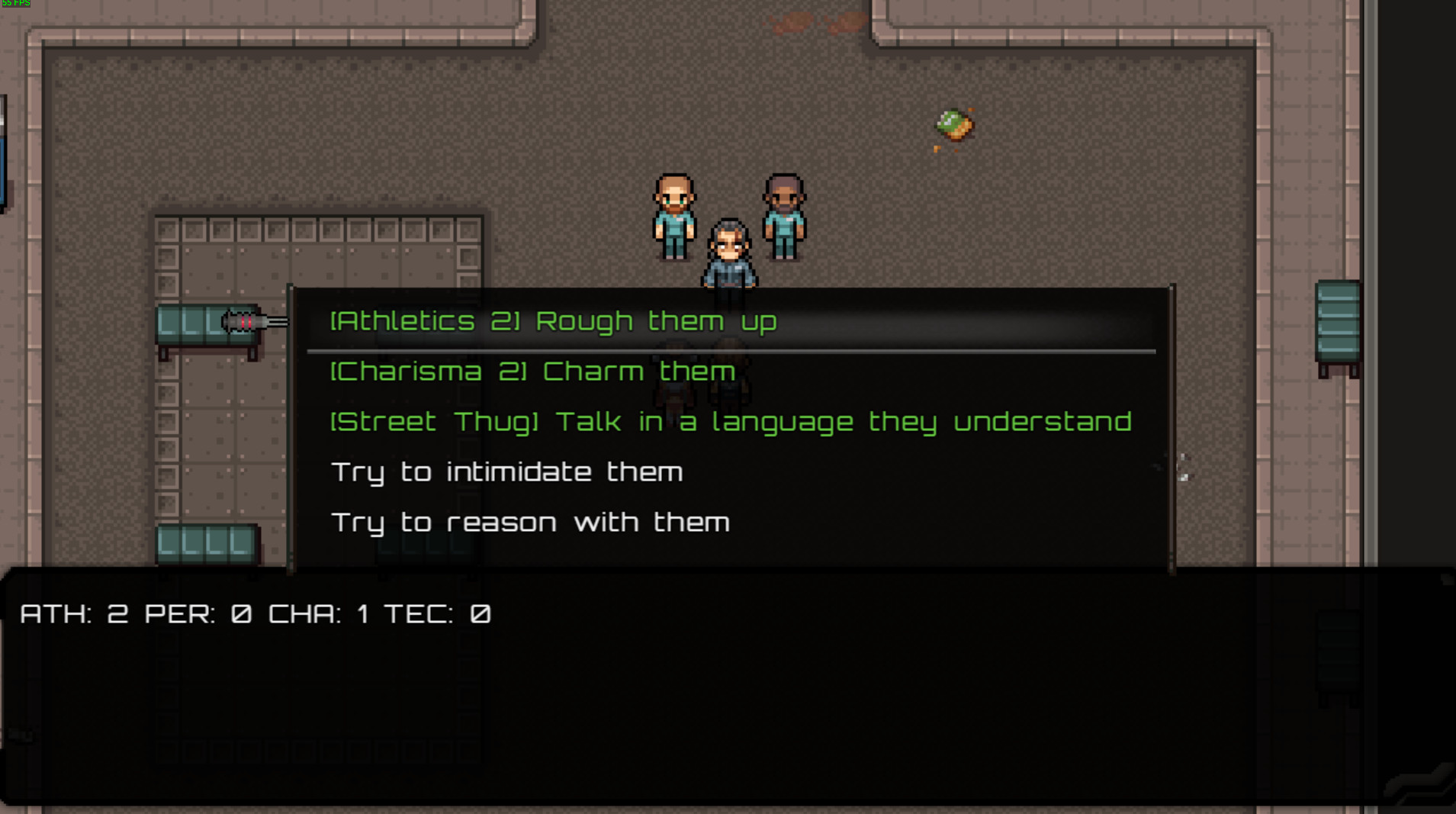This screenshot has width=1456, height=814.
Task: Choose Try to reason with them
Action: (x=529, y=522)
